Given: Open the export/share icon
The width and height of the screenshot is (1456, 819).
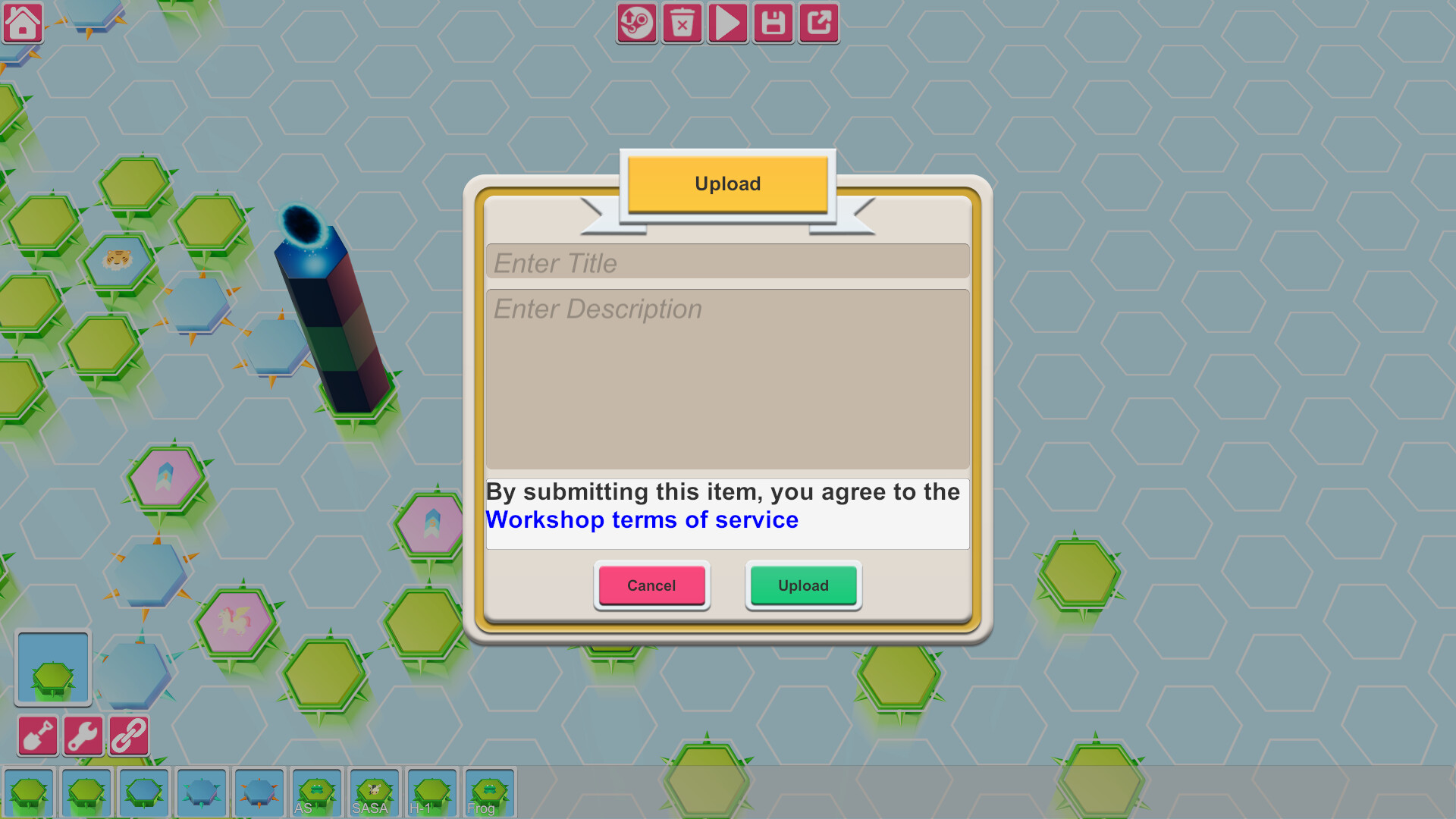Looking at the screenshot, I should tap(818, 24).
